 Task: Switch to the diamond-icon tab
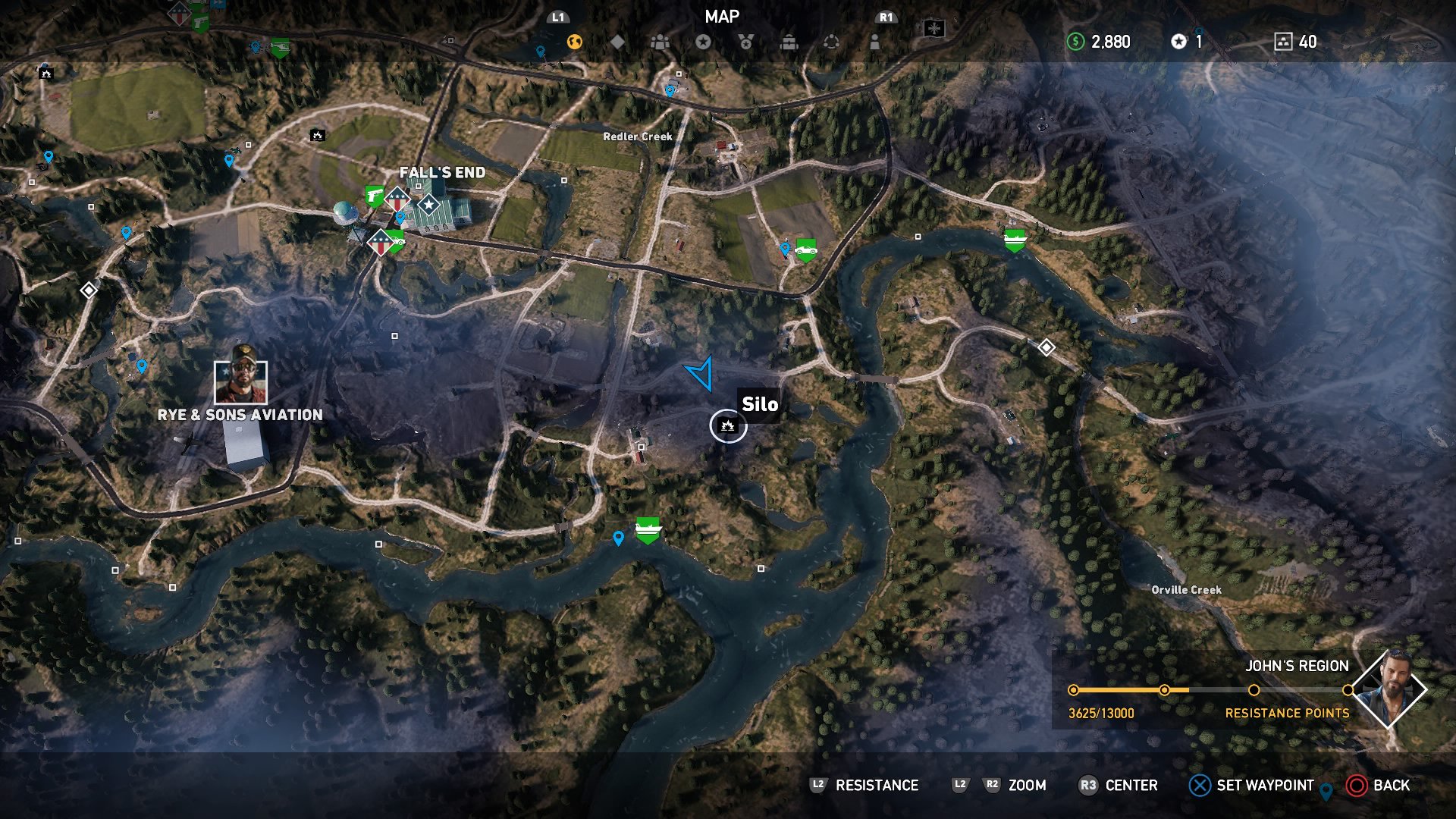618,42
